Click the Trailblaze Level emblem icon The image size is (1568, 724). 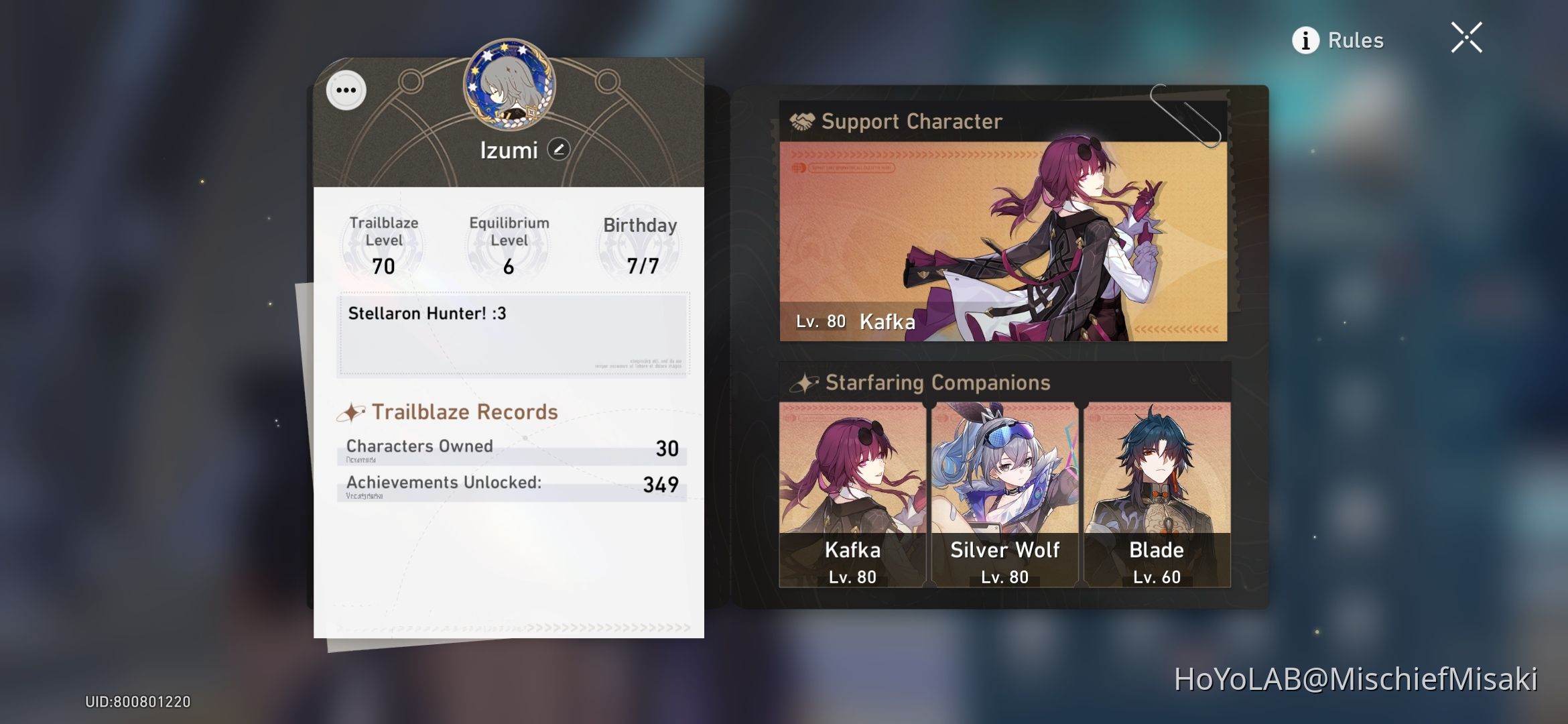tap(382, 245)
